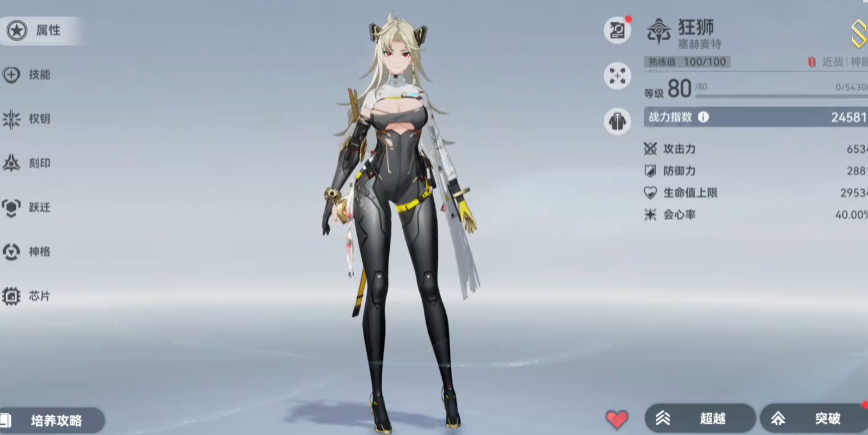868x435 pixels.
Task: Toggle the red heart favorite icon
Action: [617, 419]
